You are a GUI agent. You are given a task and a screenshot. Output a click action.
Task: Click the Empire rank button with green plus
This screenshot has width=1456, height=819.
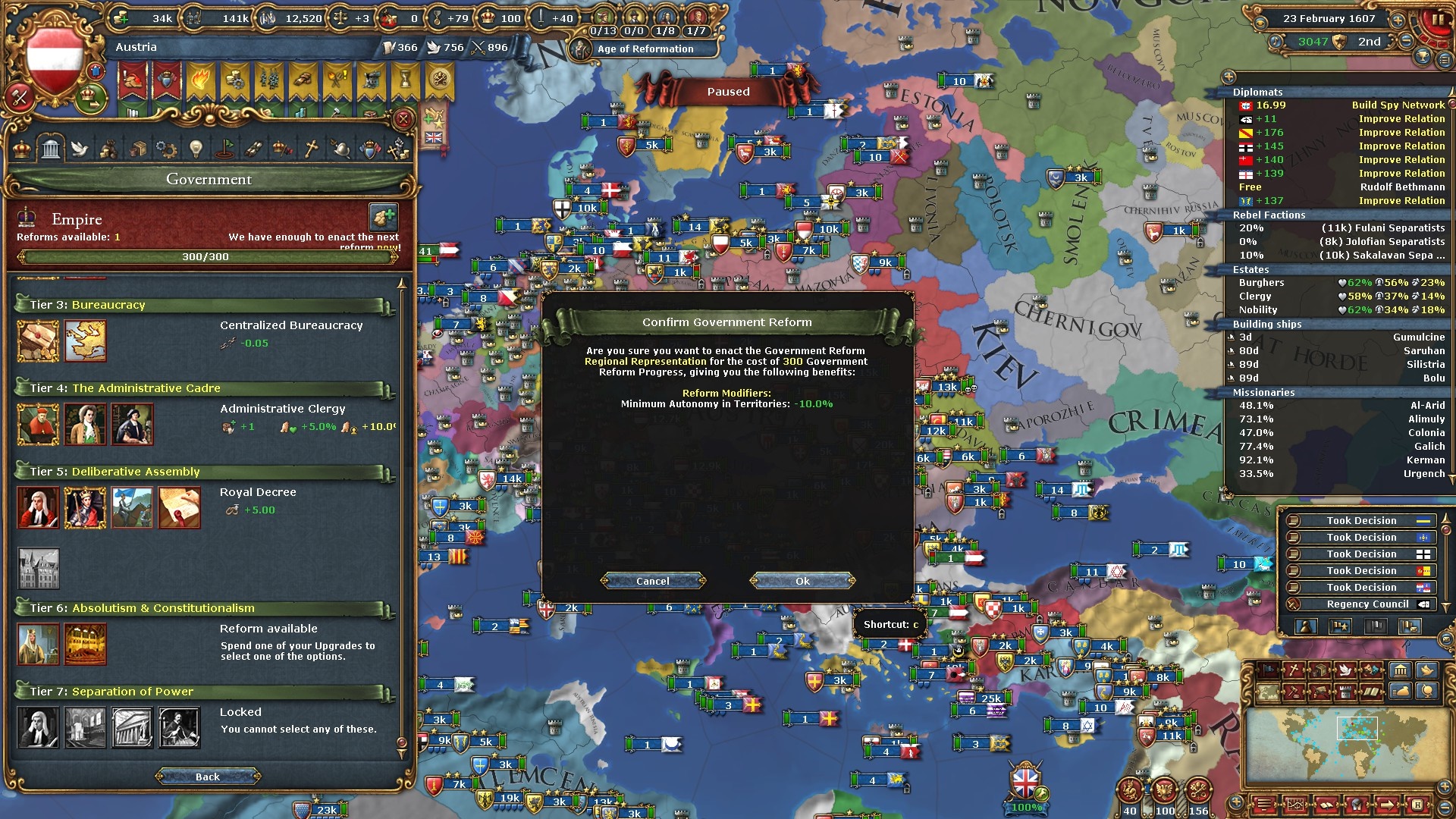click(384, 218)
